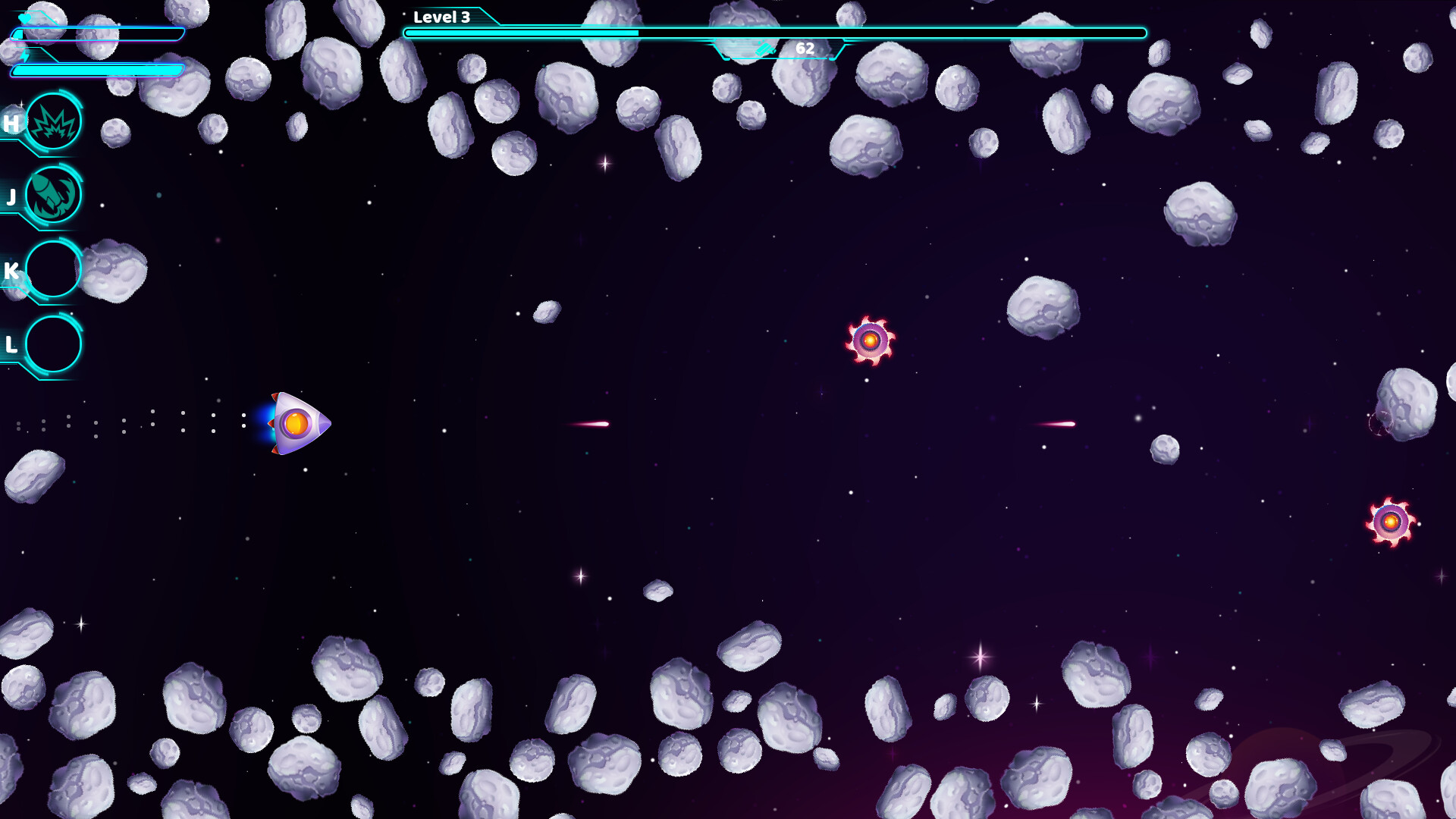The height and width of the screenshot is (819, 1456).
Task: Click the score counter showing 62
Action: click(x=805, y=49)
